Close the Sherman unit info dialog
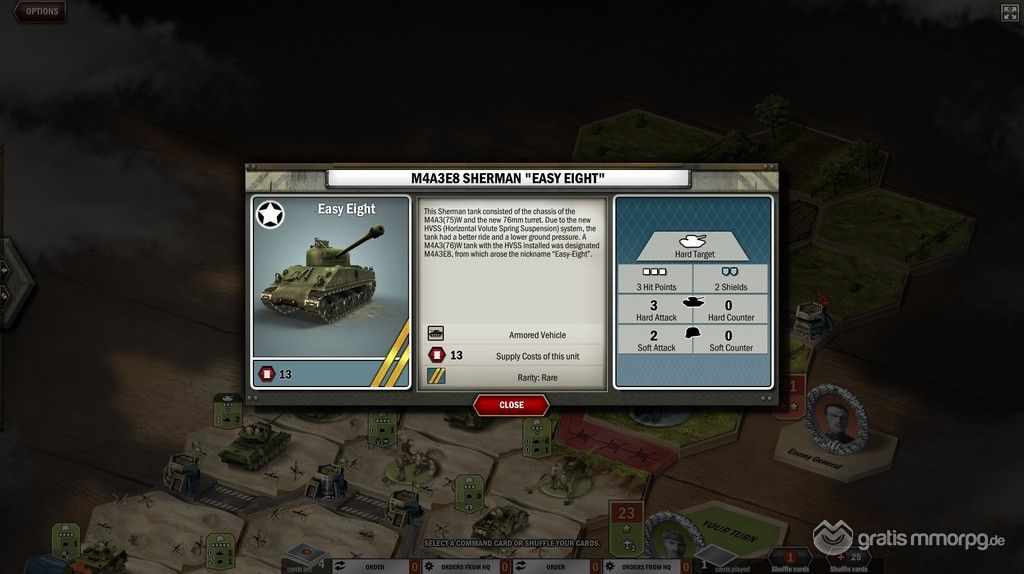 [511, 405]
